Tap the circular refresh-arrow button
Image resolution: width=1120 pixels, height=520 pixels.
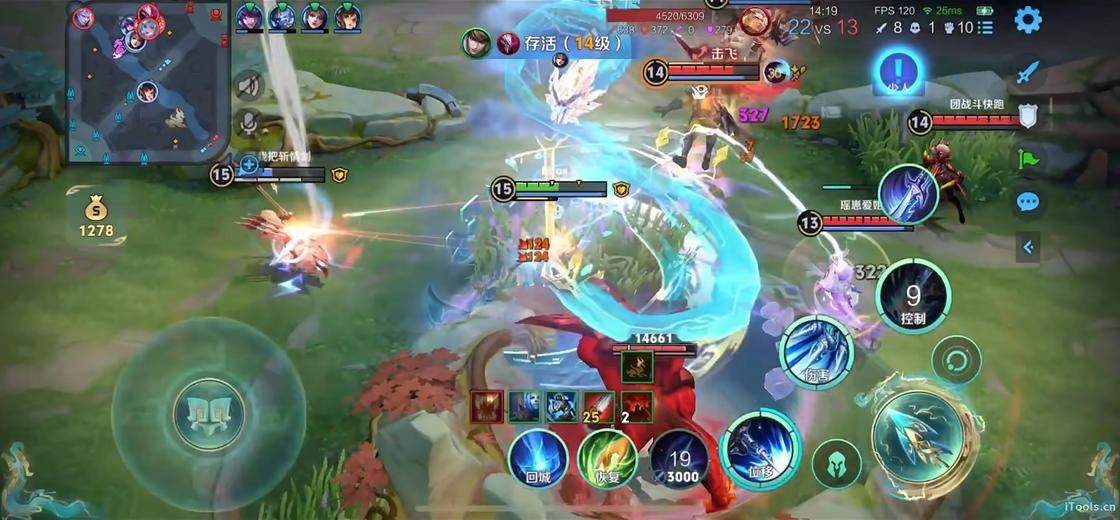point(956,360)
